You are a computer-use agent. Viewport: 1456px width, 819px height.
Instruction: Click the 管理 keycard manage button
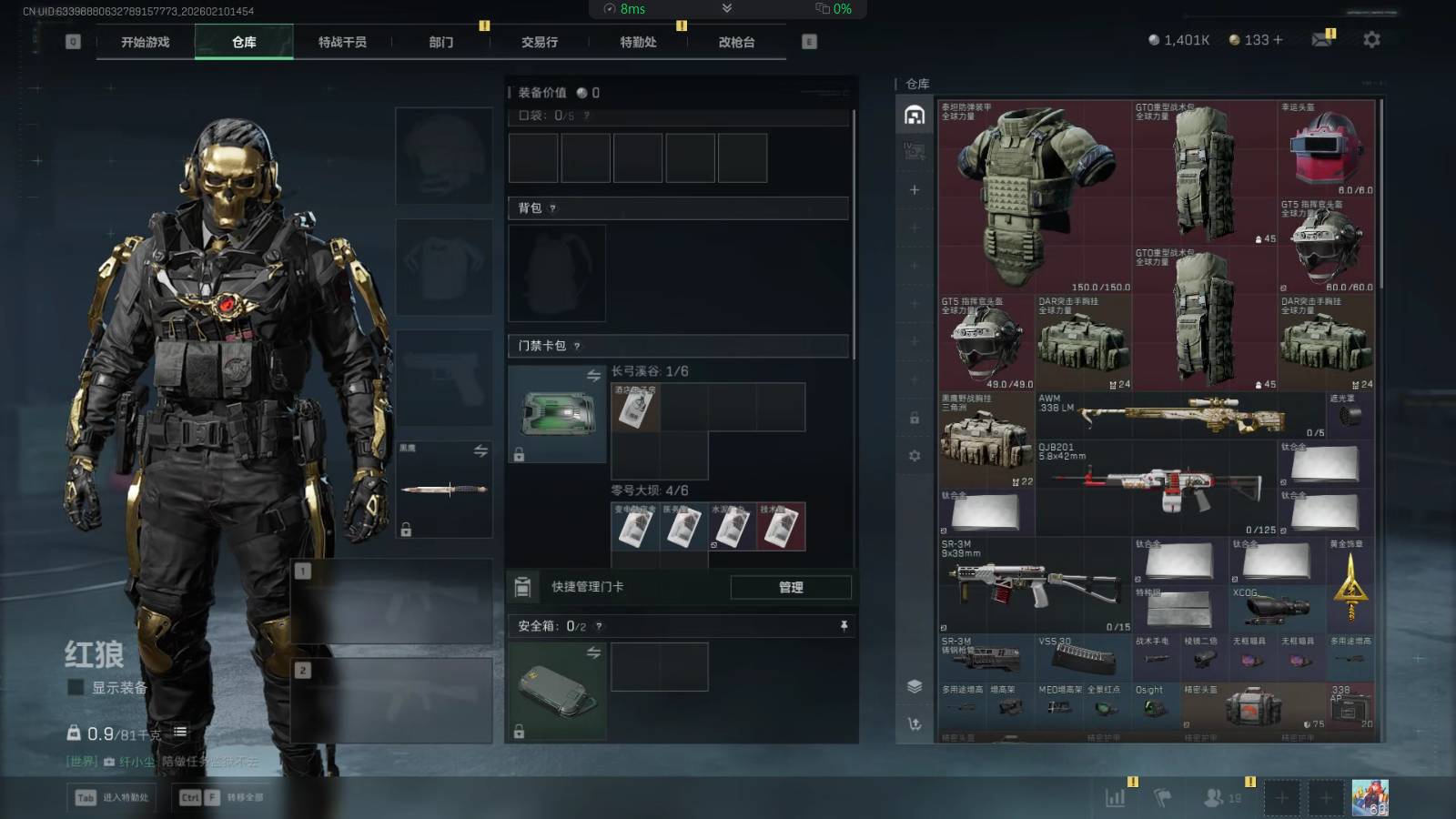(791, 588)
